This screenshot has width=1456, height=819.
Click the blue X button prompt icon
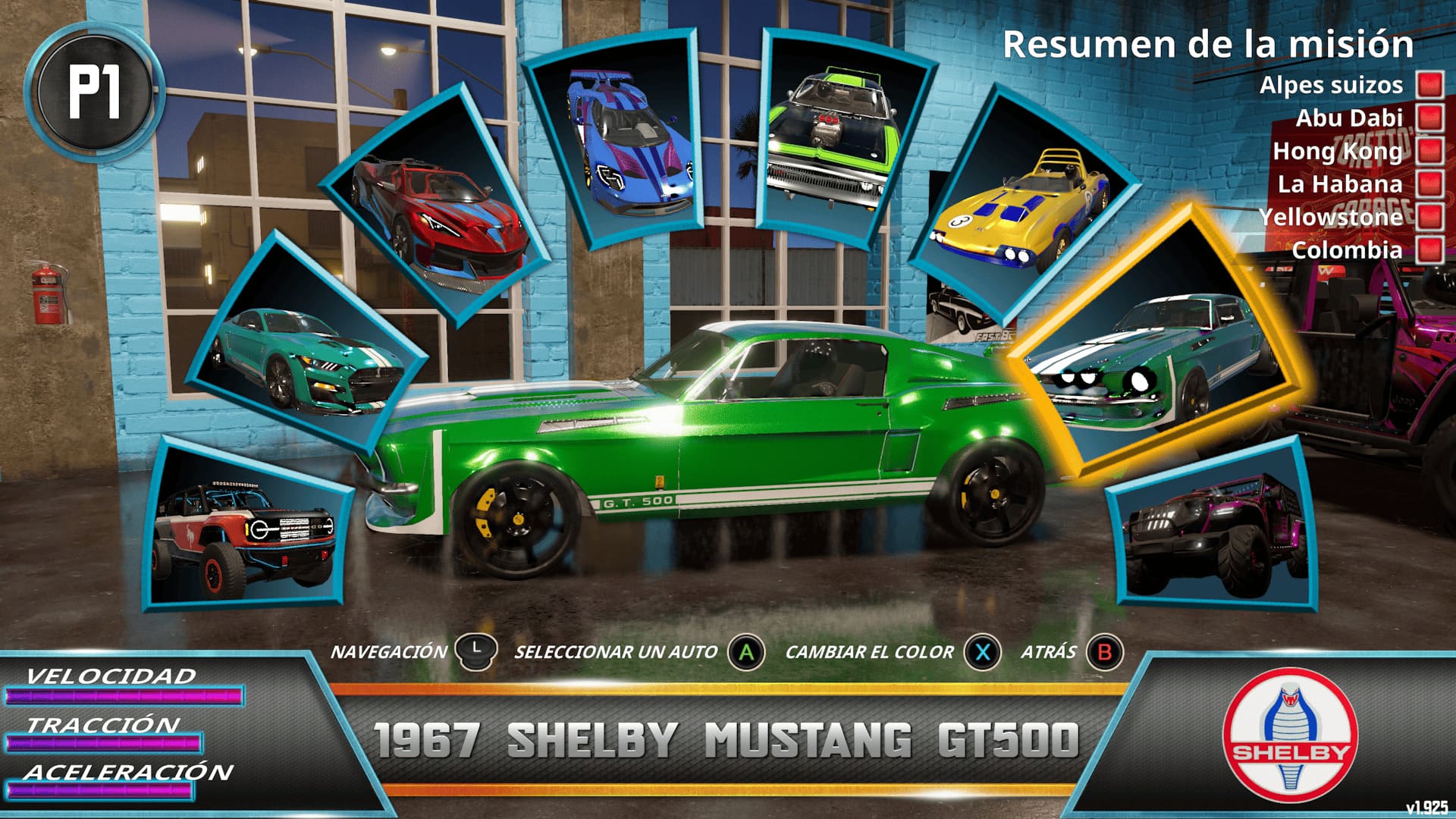(982, 651)
